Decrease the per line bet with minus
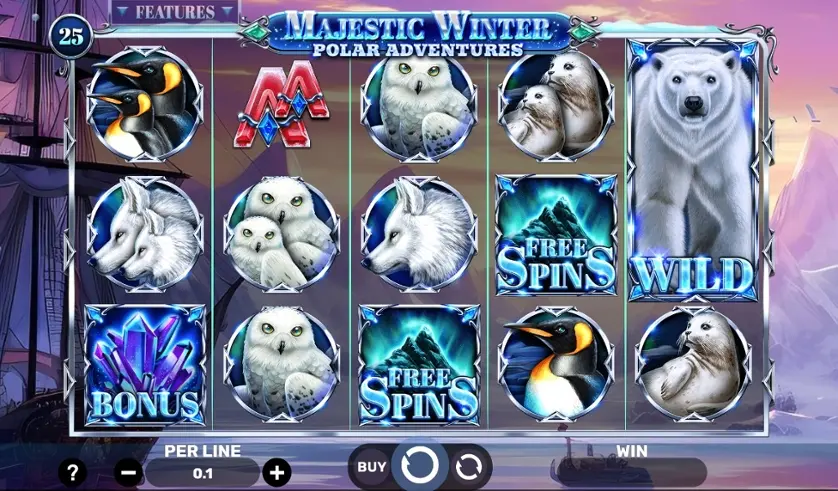 coord(128,472)
